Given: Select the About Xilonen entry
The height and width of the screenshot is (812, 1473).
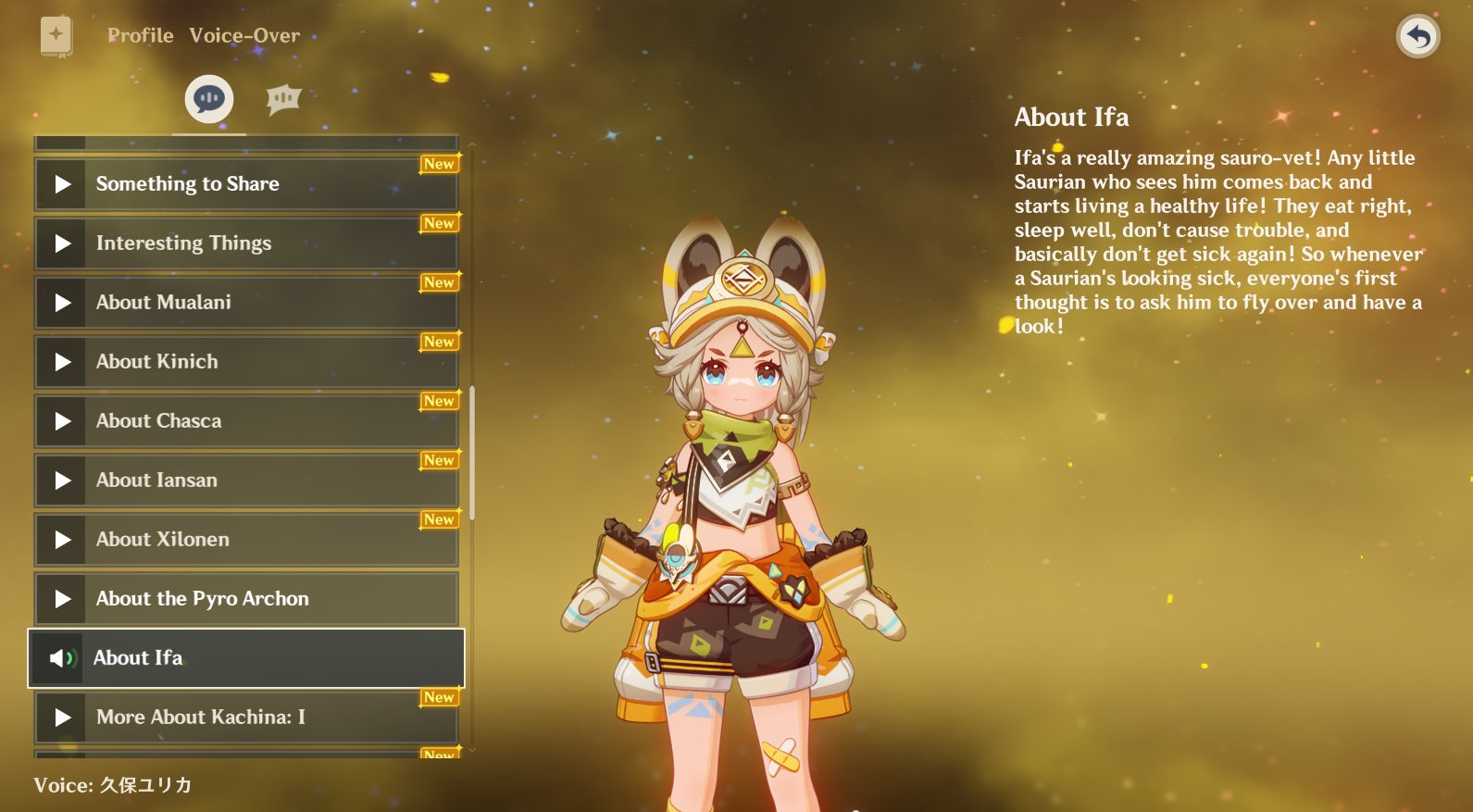Looking at the screenshot, I should [x=245, y=540].
